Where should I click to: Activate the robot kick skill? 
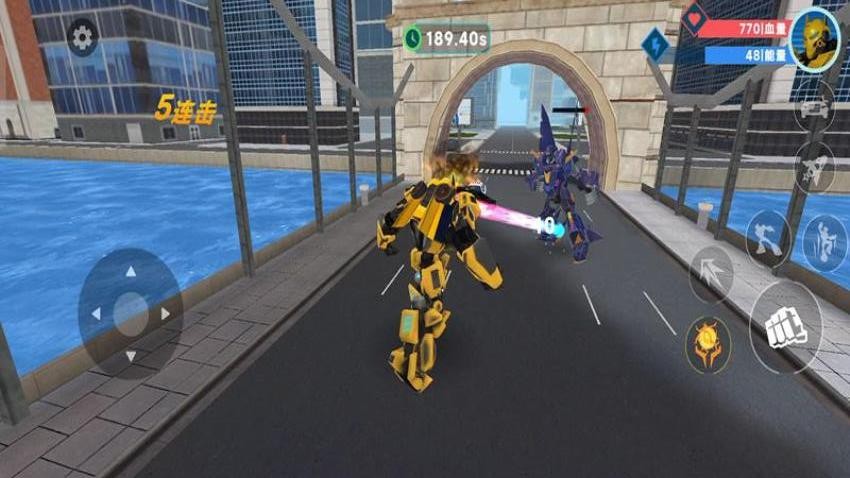(768, 238)
